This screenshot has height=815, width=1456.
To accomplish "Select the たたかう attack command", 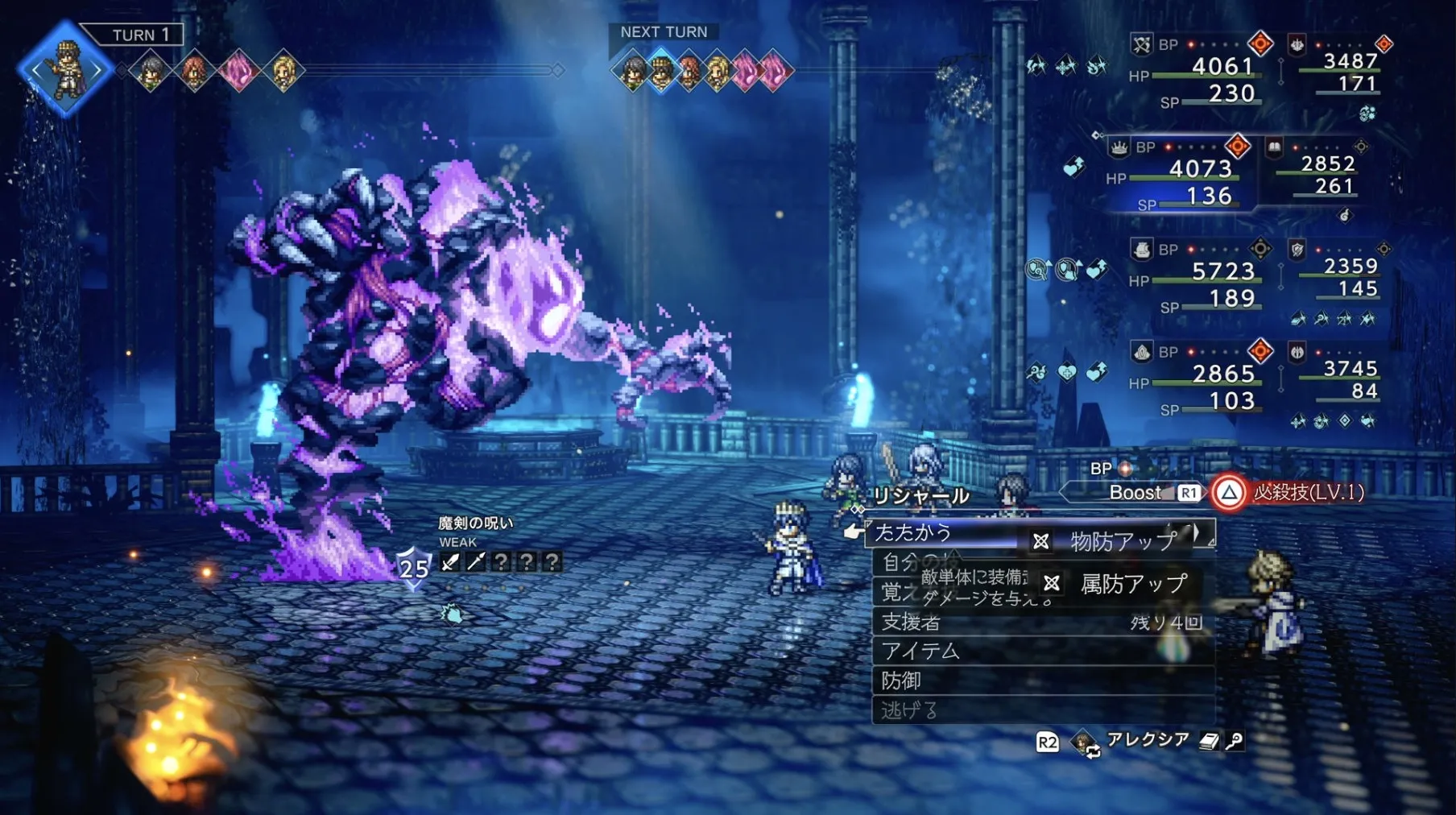I will click(914, 532).
